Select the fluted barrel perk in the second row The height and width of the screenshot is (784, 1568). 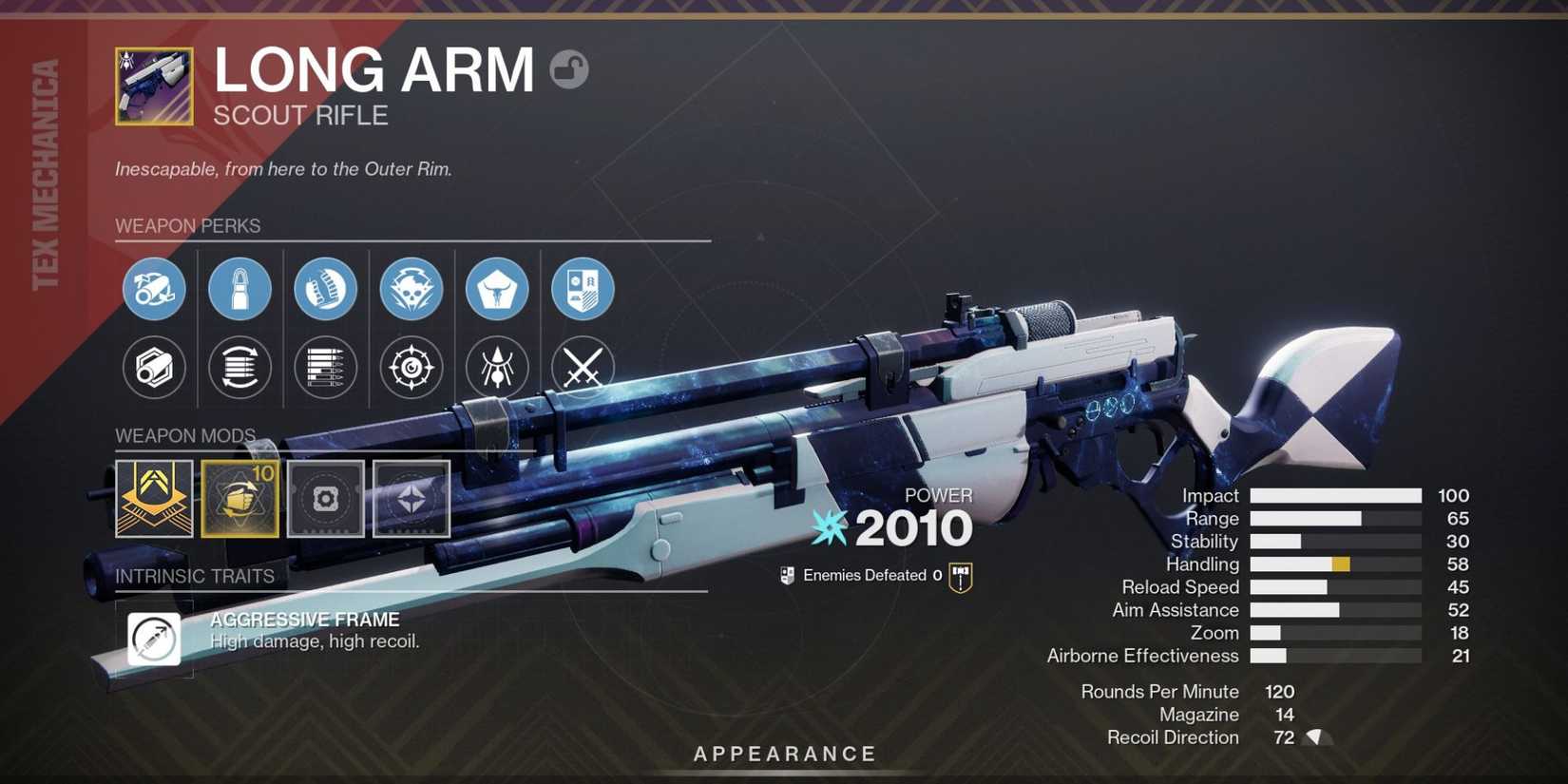coord(155,369)
